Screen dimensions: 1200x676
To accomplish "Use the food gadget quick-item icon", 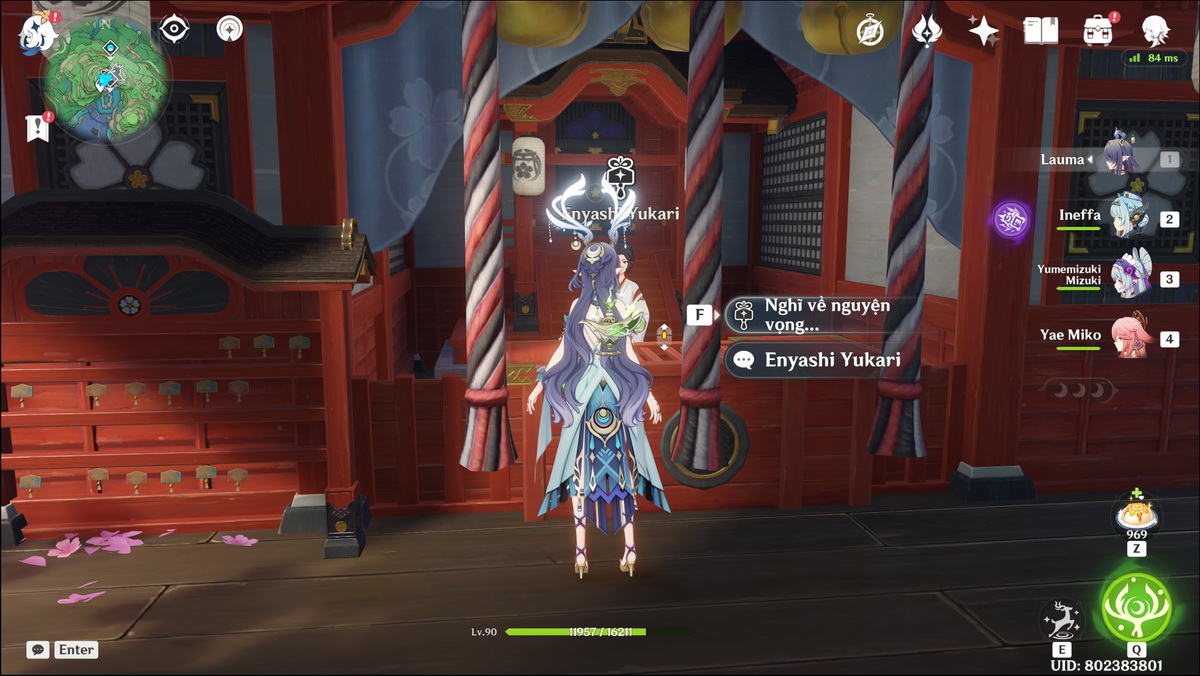I will click(1136, 516).
